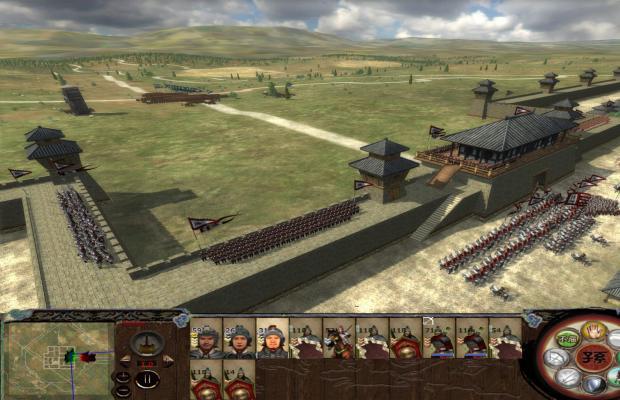The height and width of the screenshot is (400, 620).
Task: Click the green Chinese-label command button
Action: coord(568,339)
